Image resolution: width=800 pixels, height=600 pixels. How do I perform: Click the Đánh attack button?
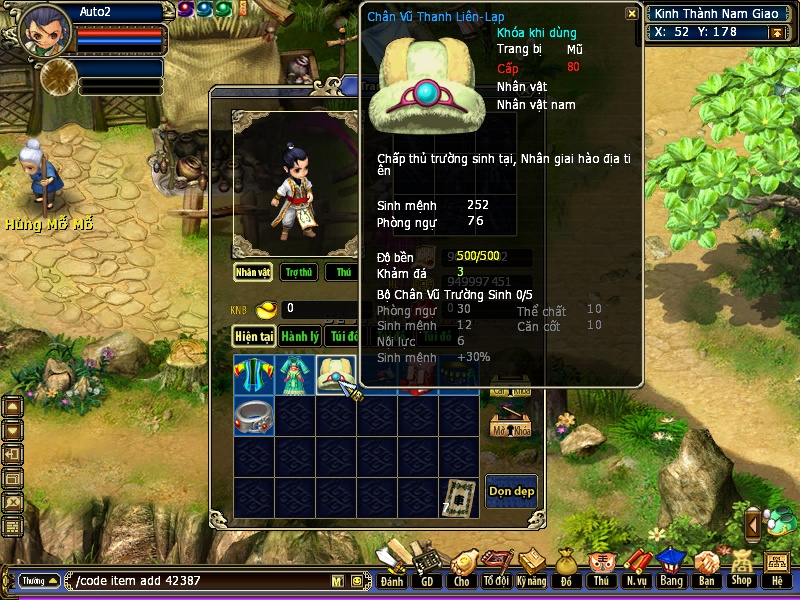point(392,566)
